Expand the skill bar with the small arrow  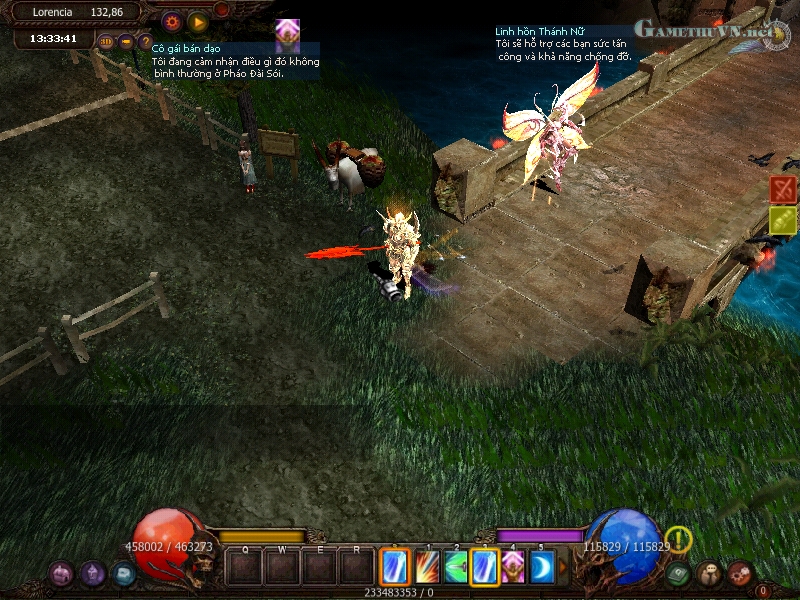(563, 567)
